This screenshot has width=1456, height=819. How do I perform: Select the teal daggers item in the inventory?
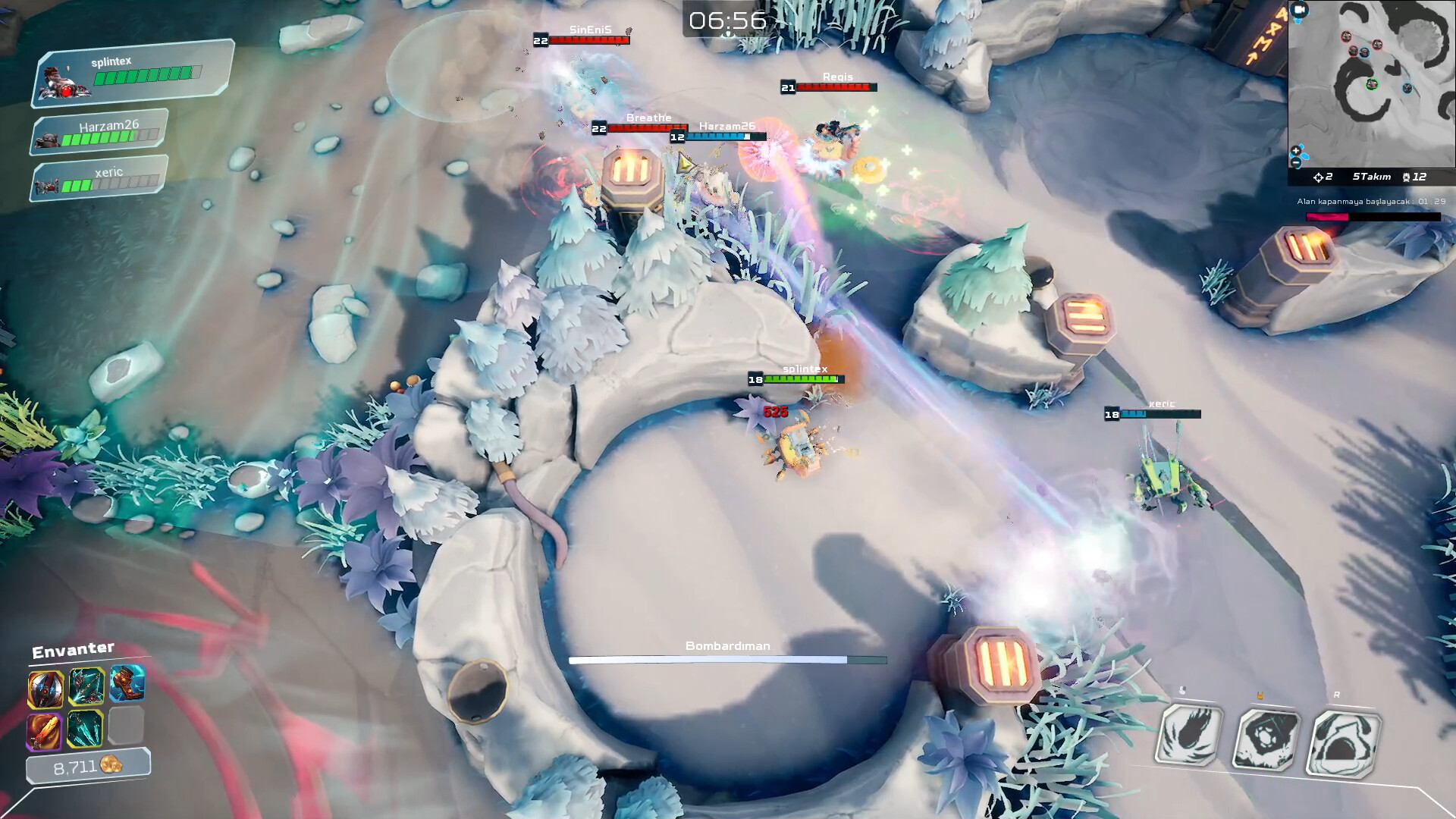pyautogui.click(x=85, y=730)
